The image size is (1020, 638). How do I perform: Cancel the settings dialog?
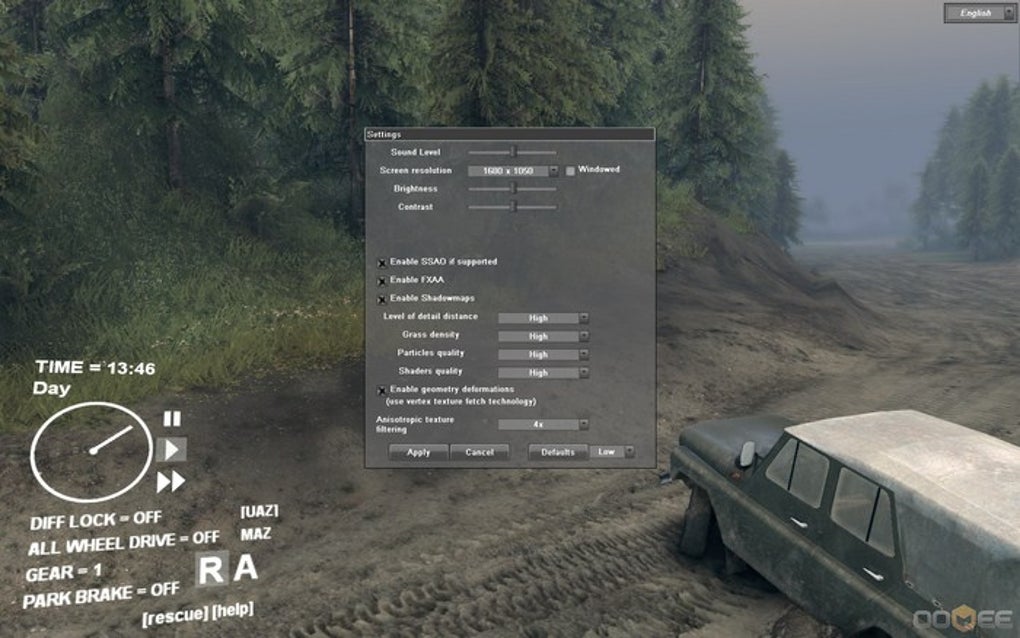tap(479, 452)
